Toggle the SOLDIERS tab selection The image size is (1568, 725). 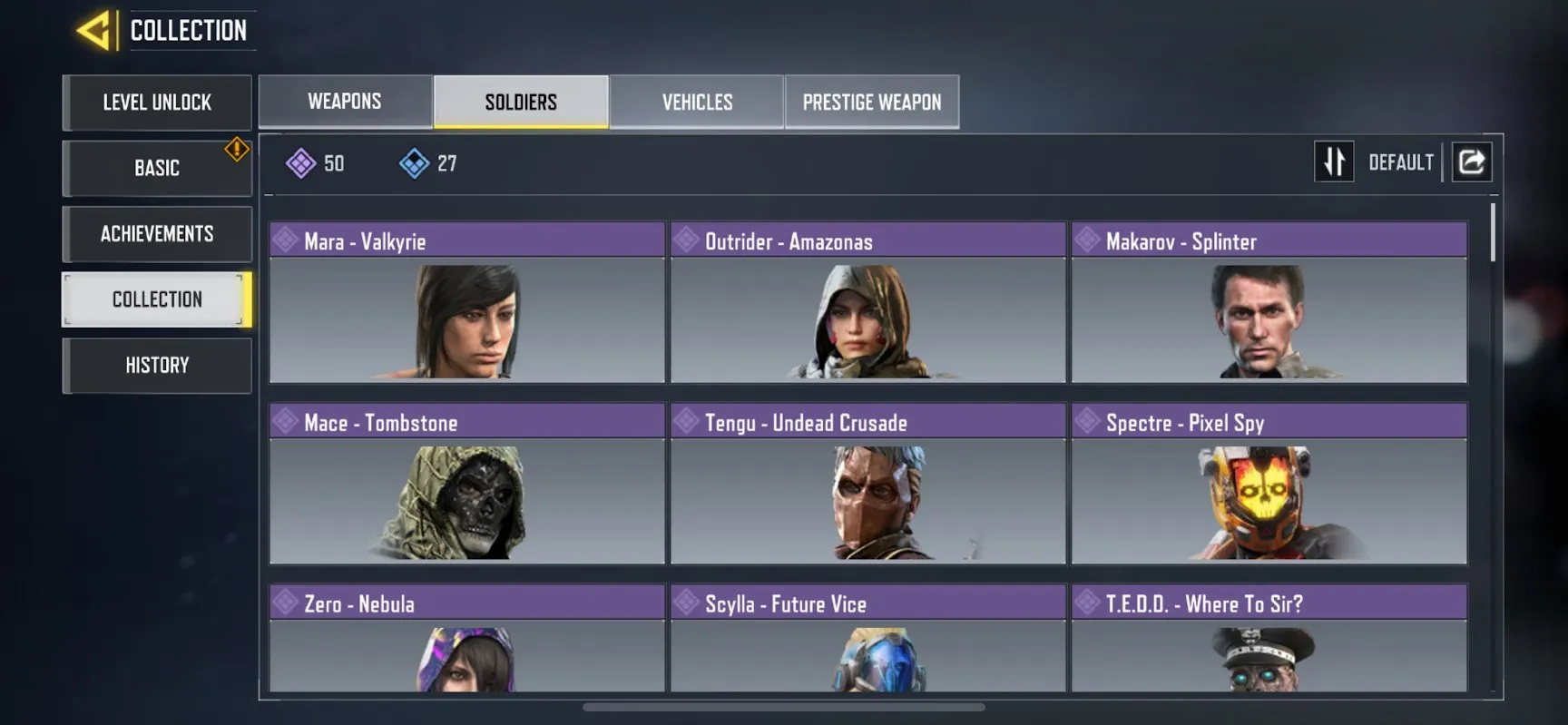click(x=520, y=102)
